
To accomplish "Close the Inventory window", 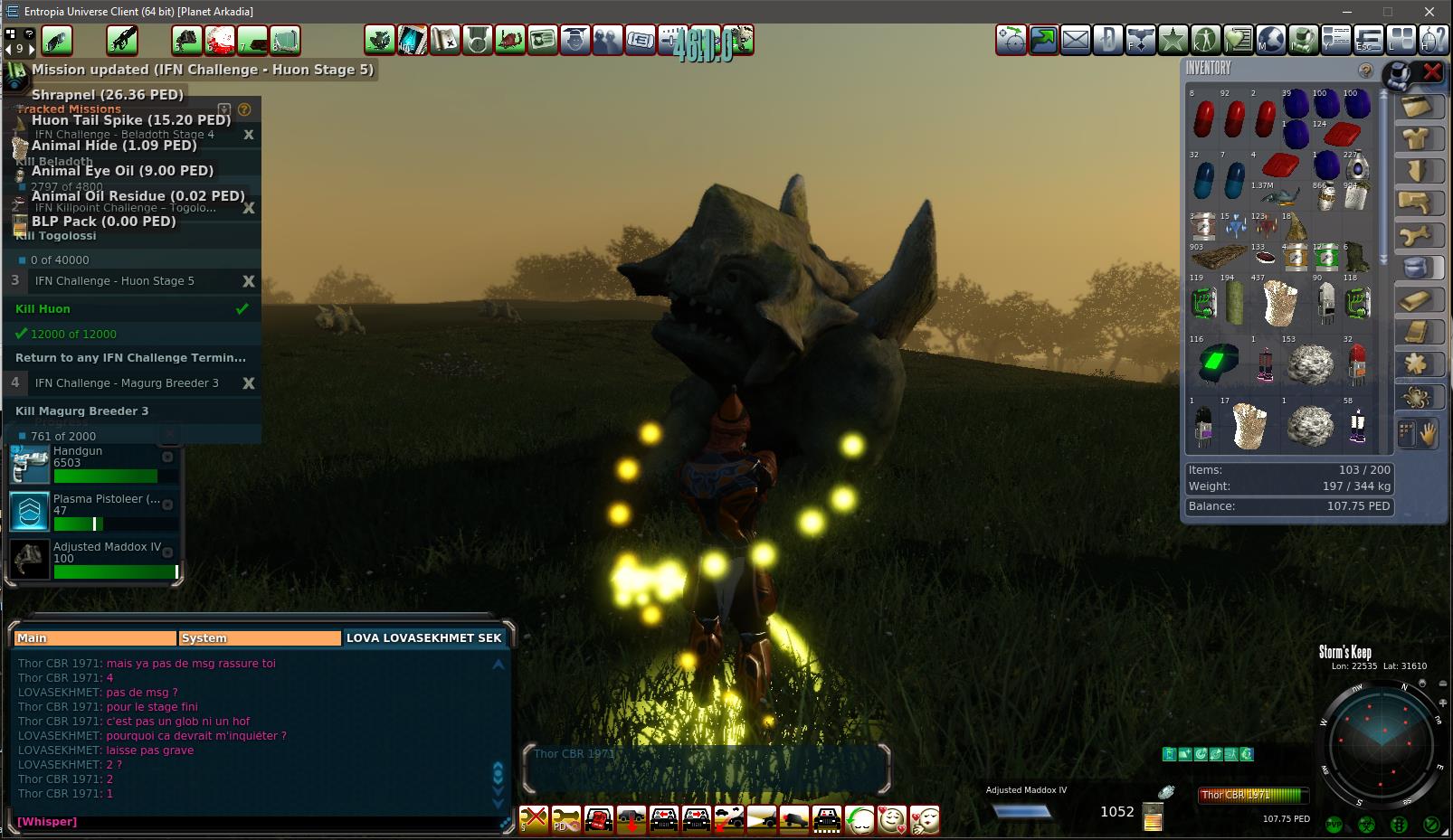I will pos(1431,71).
